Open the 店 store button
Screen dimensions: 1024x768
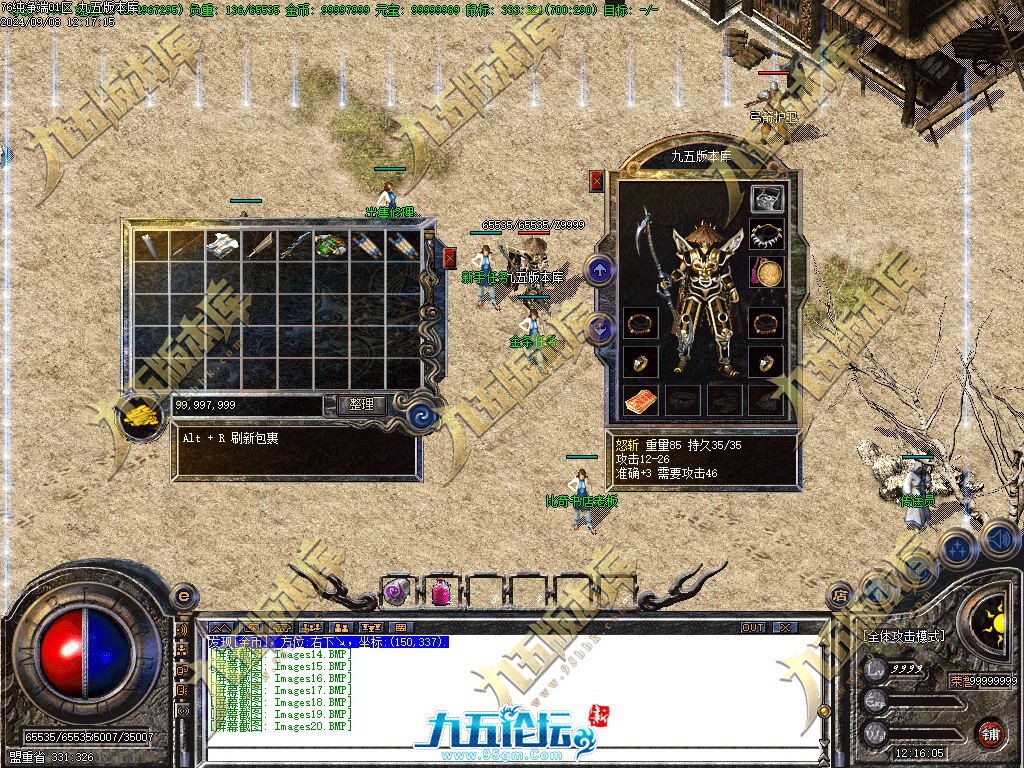click(839, 595)
